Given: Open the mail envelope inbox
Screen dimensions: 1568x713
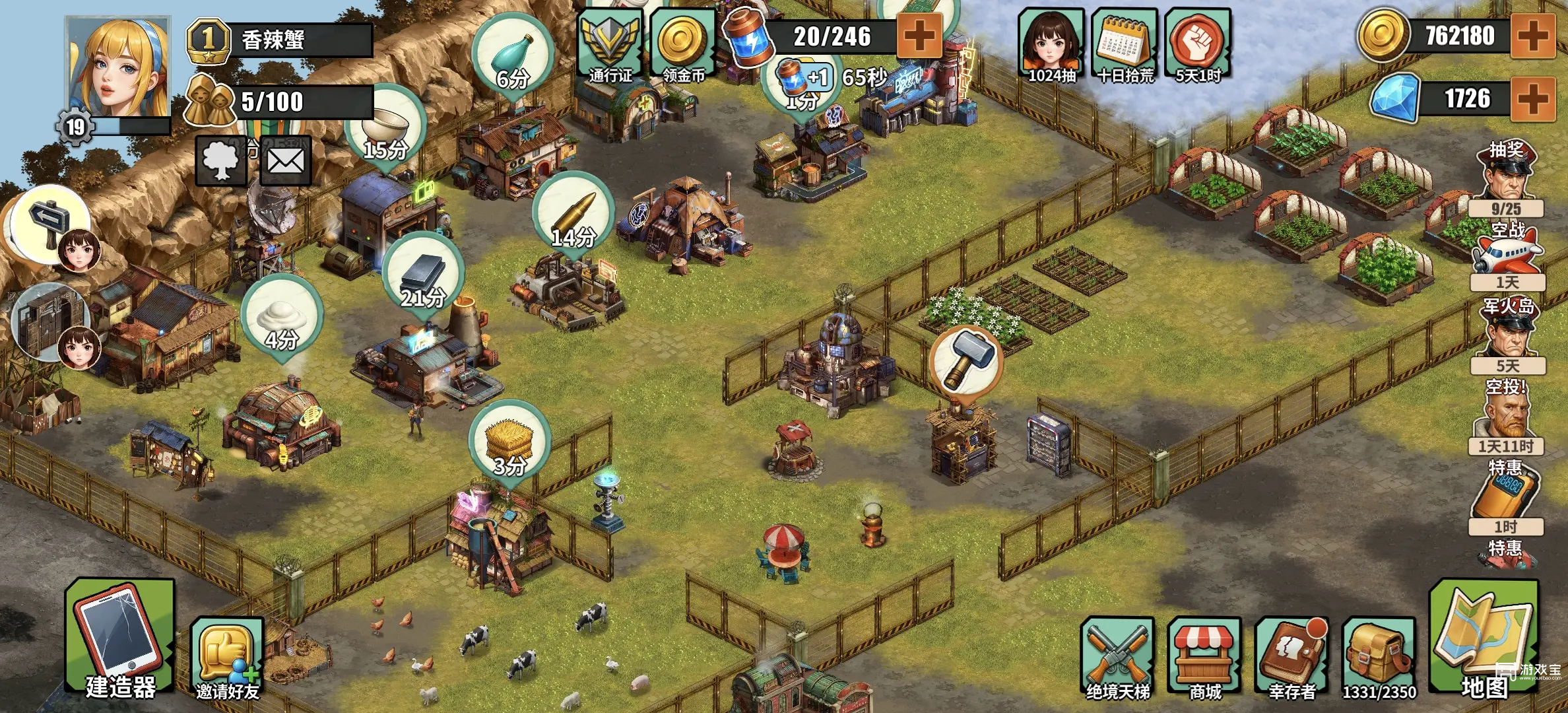Looking at the screenshot, I should click(x=286, y=161).
